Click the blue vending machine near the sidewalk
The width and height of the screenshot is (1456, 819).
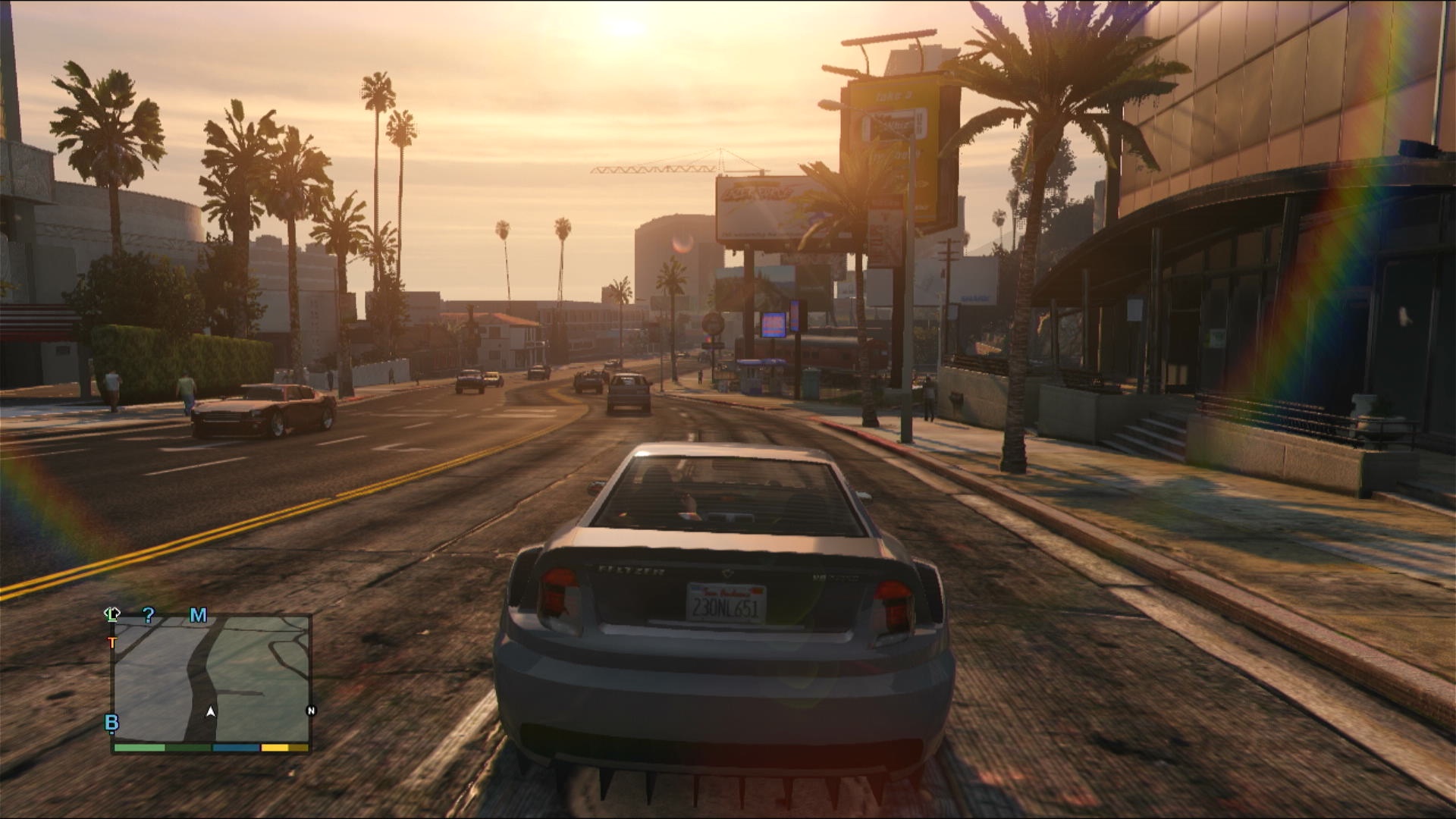[x=775, y=326]
